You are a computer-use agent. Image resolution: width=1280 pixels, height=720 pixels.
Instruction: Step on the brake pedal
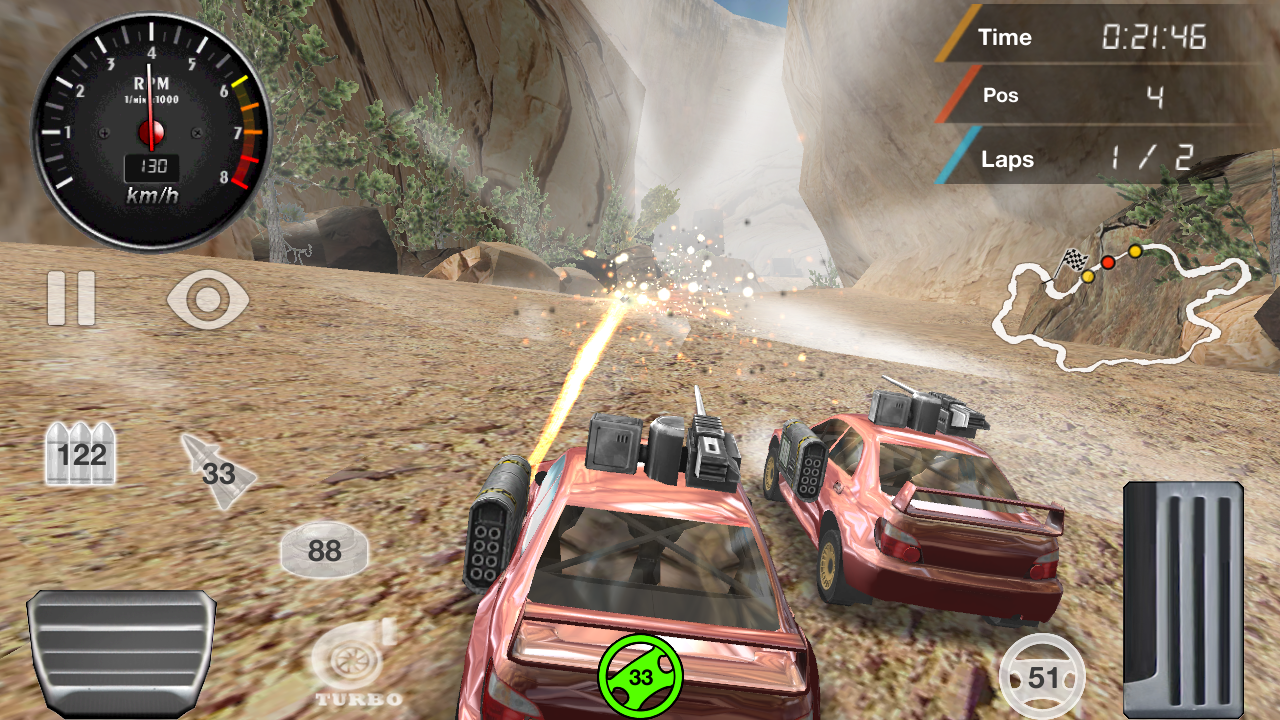click(122, 652)
